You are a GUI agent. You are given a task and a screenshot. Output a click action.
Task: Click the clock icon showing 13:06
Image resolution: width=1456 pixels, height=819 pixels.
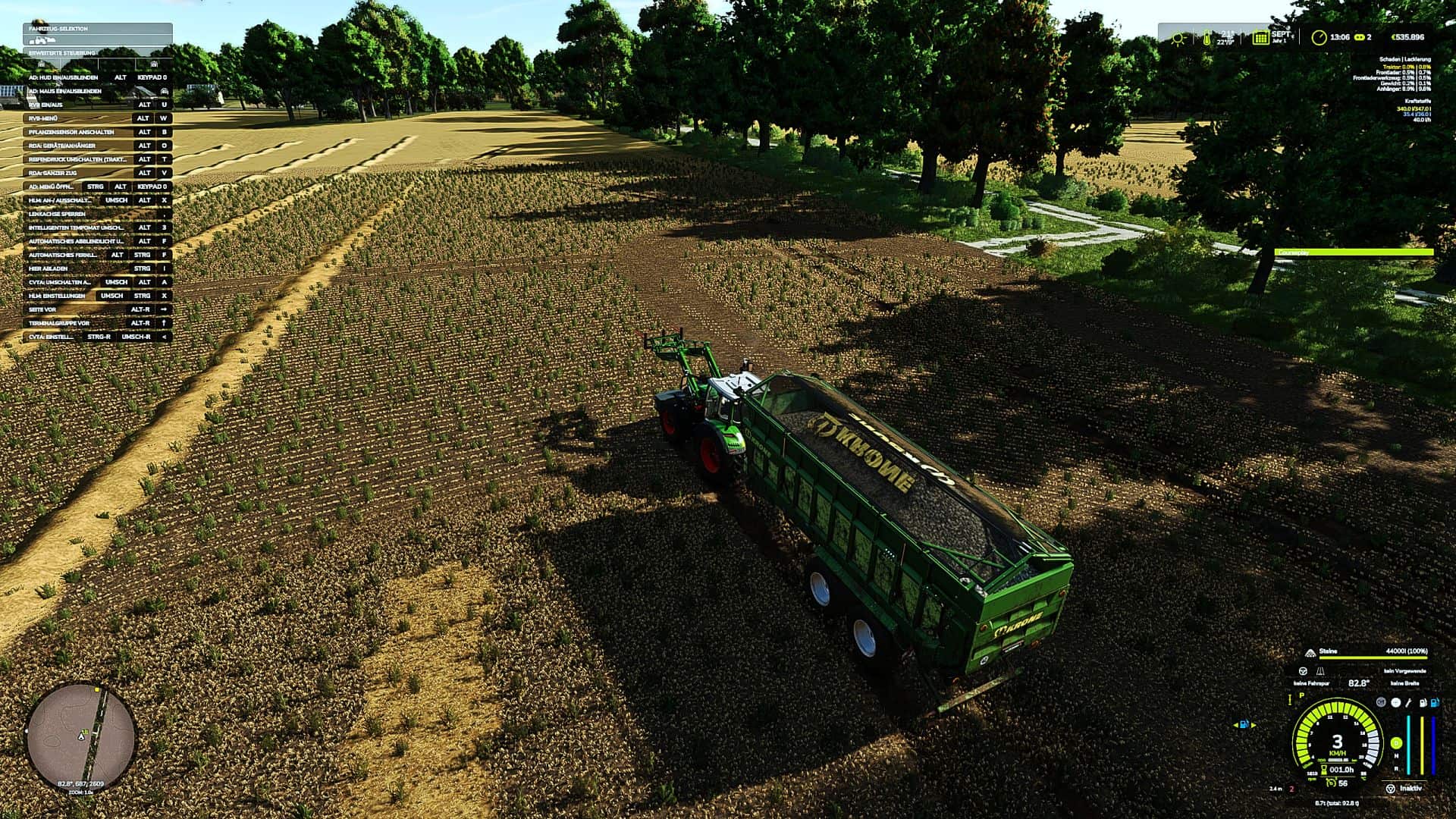[x=1319, y=37]
